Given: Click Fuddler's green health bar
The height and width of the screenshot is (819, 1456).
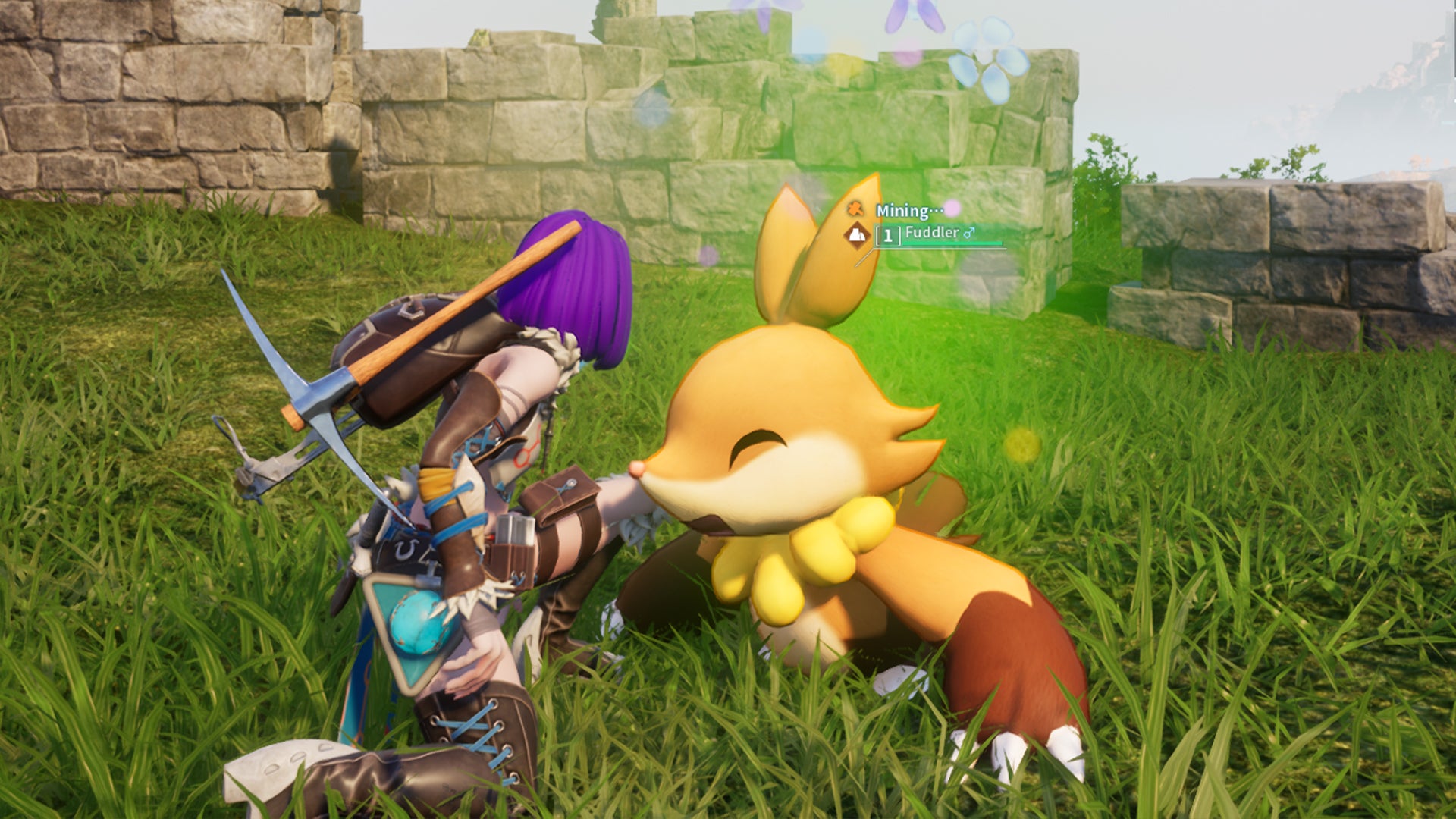Looking at the screenshot, I should pyautogui.click(x=952, y=243).
